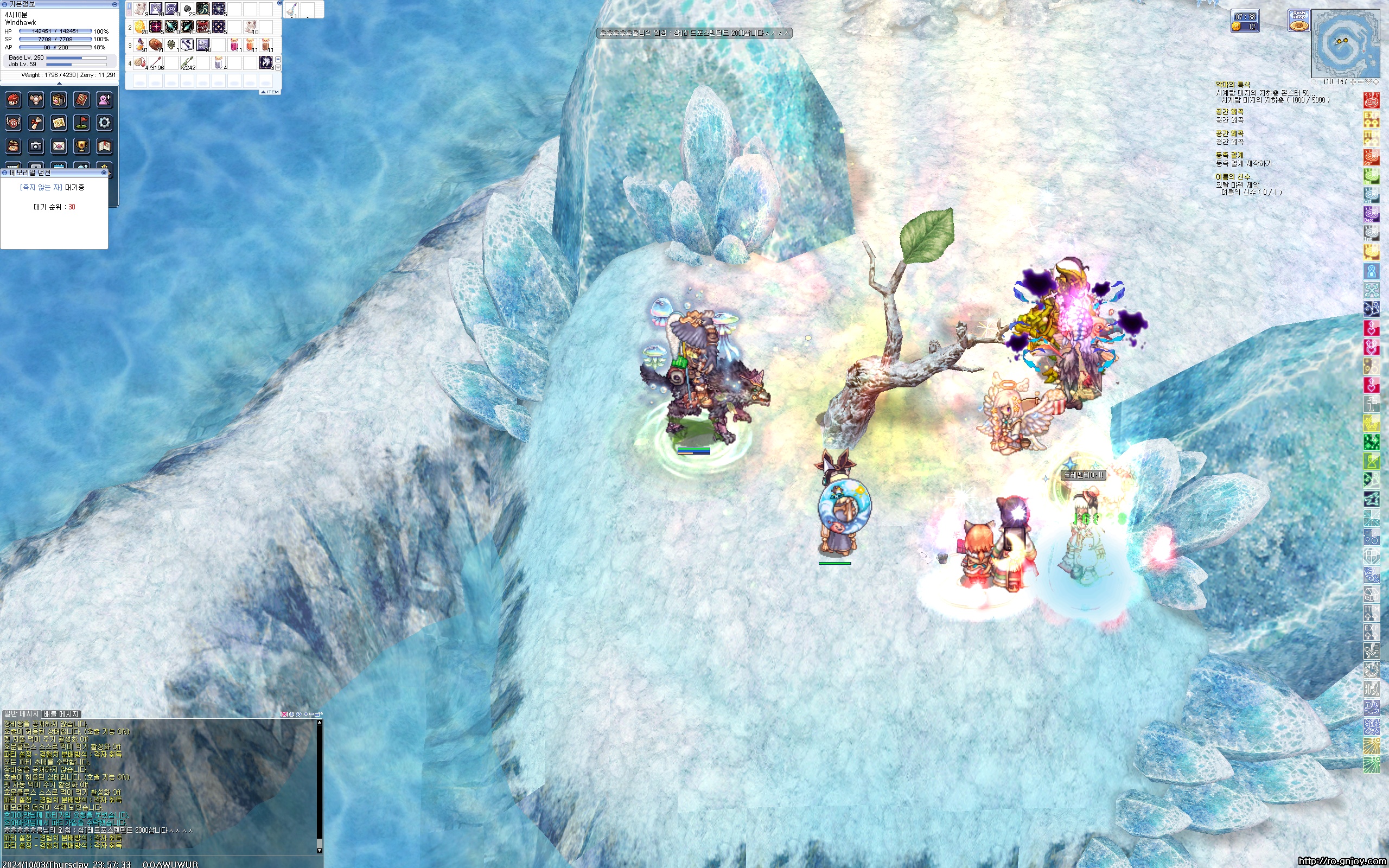This screenshot has width=1389, height=868.
Task: Open the trophy achievements icon
Action: pos(81,146)
